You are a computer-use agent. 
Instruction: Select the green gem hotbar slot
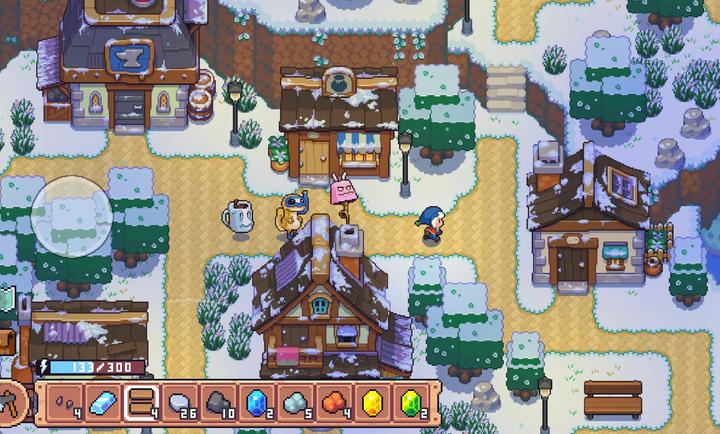pyautogui.click(x=410, y=402)
